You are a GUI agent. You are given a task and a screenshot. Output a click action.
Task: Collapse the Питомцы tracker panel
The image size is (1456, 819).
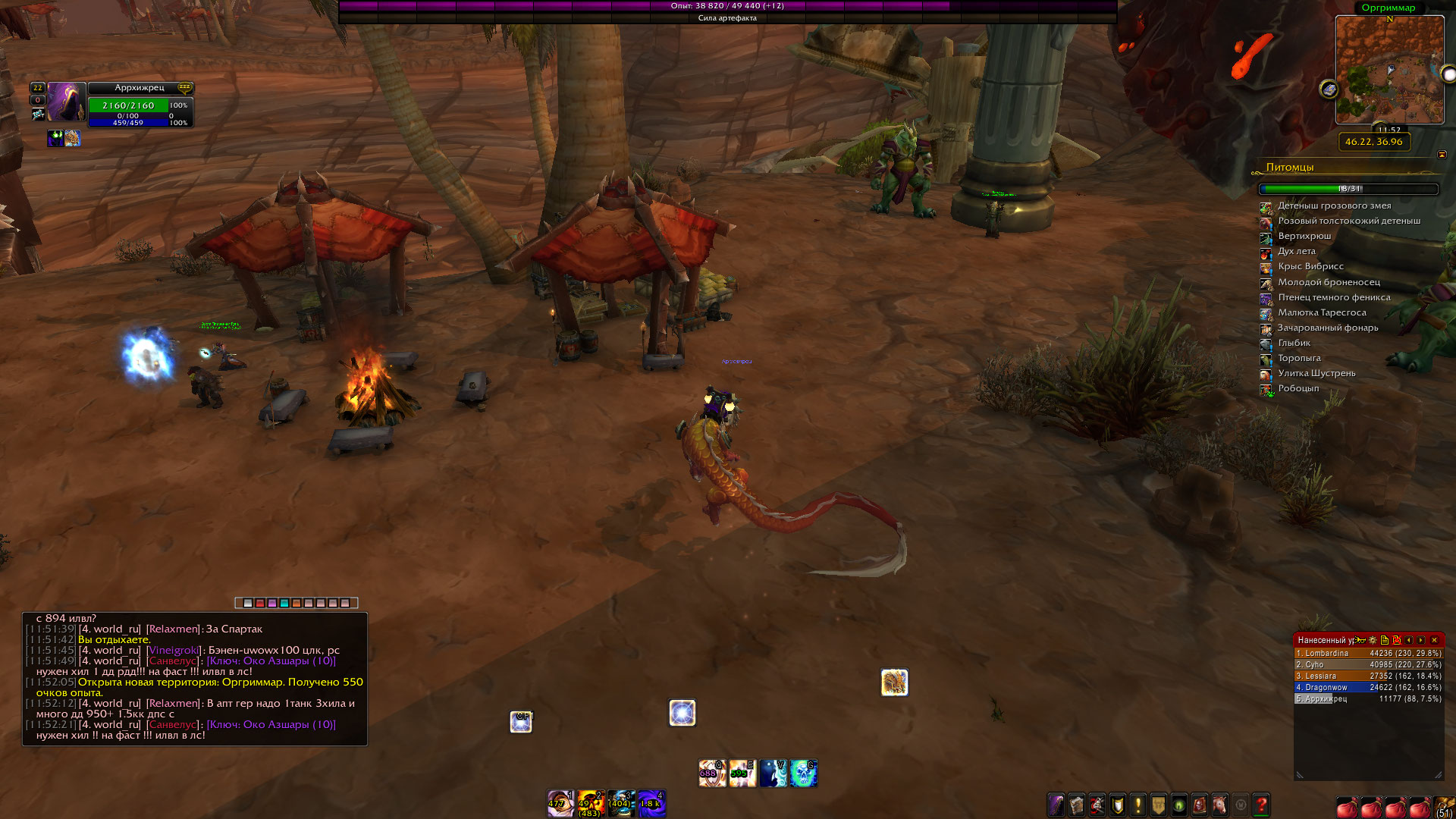coord(1442,155)
